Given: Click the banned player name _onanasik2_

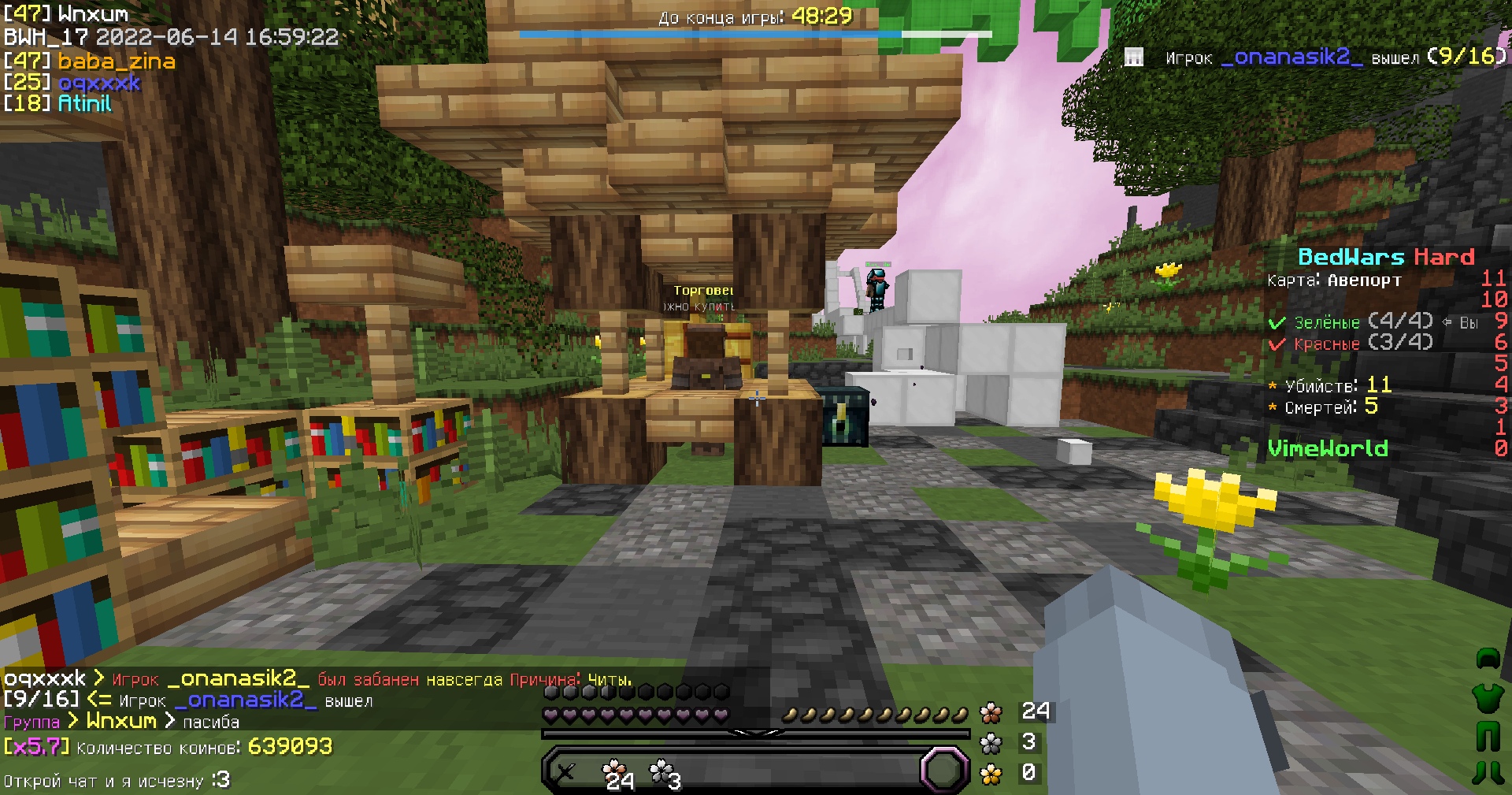Looking at the screenshot, I should click(x=241, y=677).
